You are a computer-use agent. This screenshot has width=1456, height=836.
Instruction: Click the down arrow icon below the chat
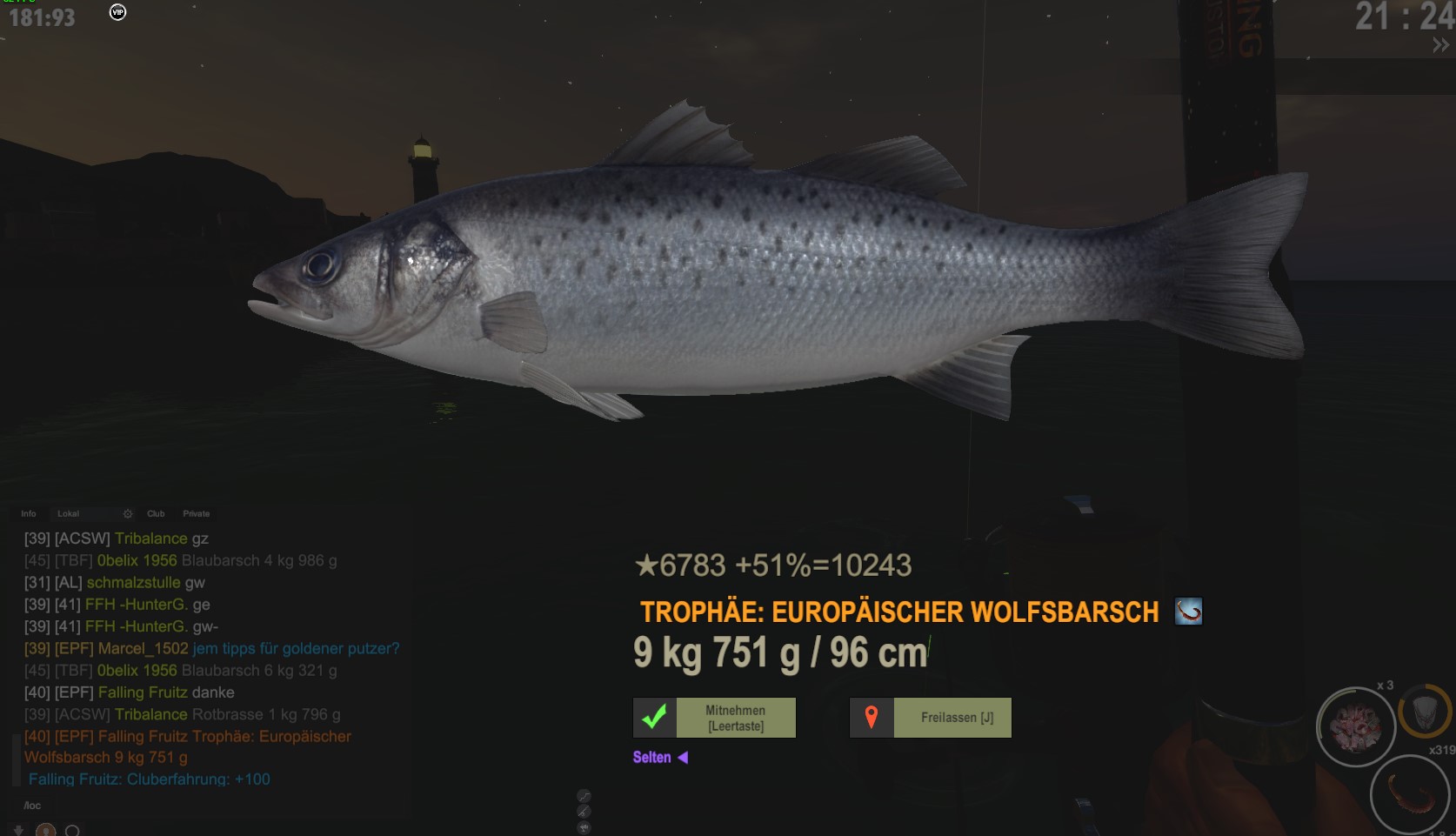[18, 831]
